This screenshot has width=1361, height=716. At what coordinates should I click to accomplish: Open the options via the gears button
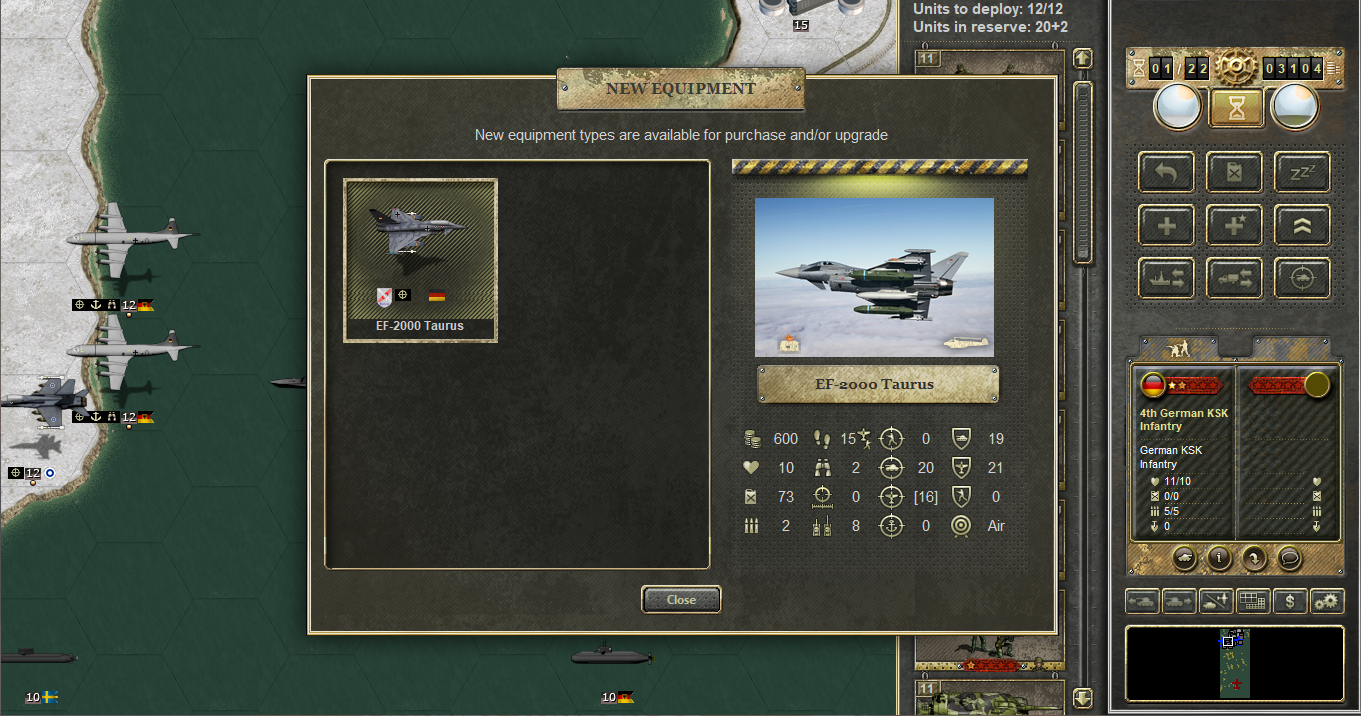[x=1327, y=601]
